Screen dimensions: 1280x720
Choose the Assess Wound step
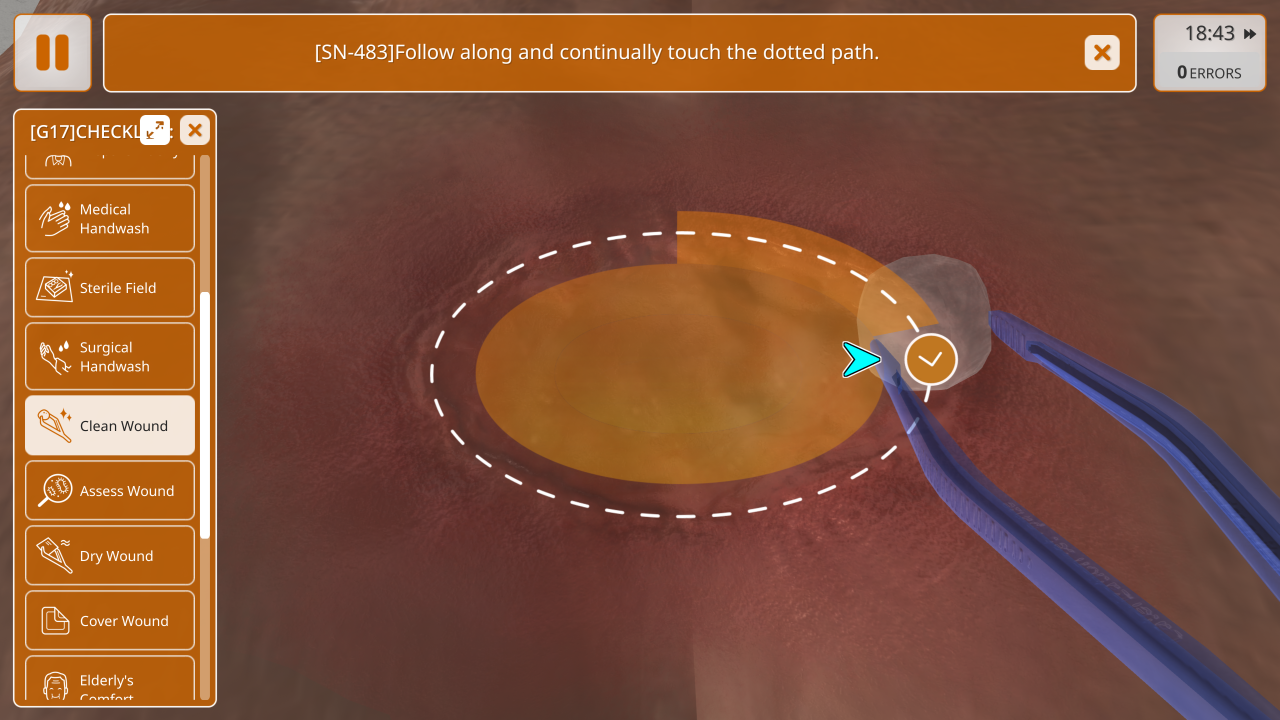click(x=110, y=490)
